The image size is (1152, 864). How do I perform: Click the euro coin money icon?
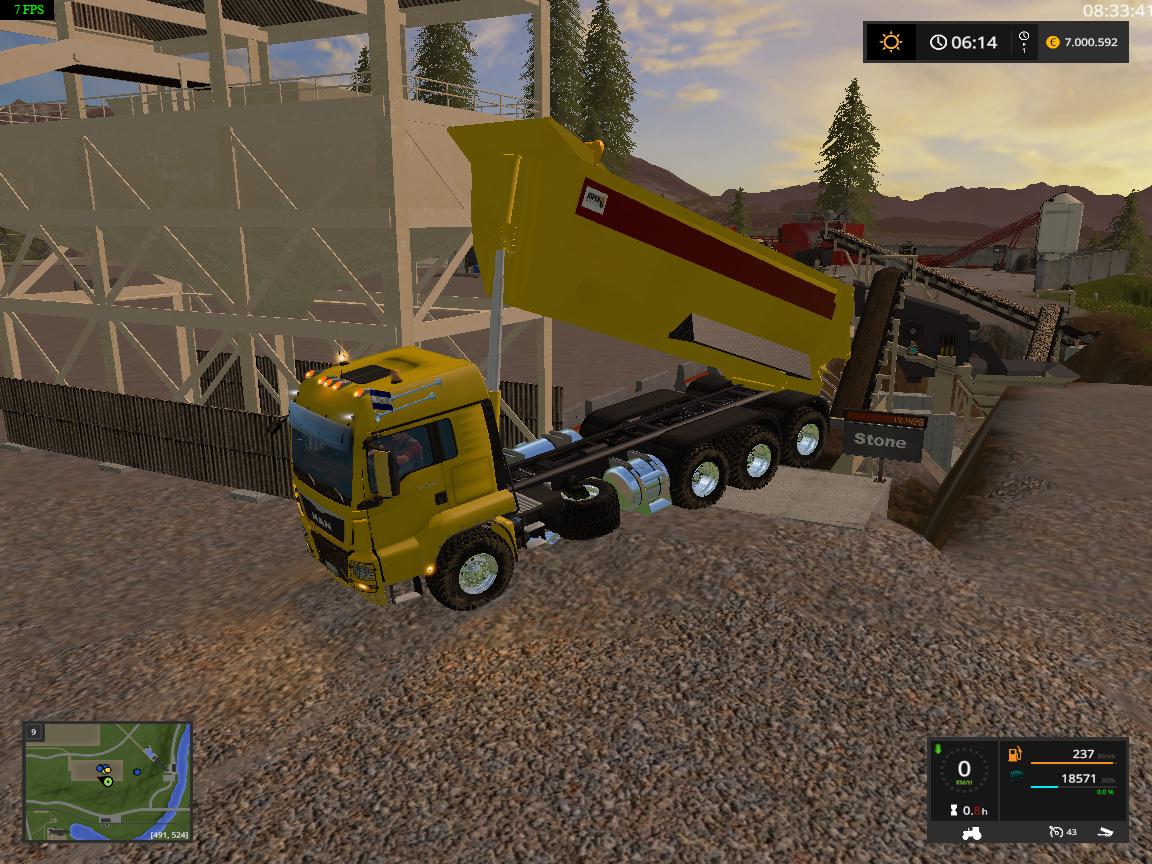click(1052, 42)
